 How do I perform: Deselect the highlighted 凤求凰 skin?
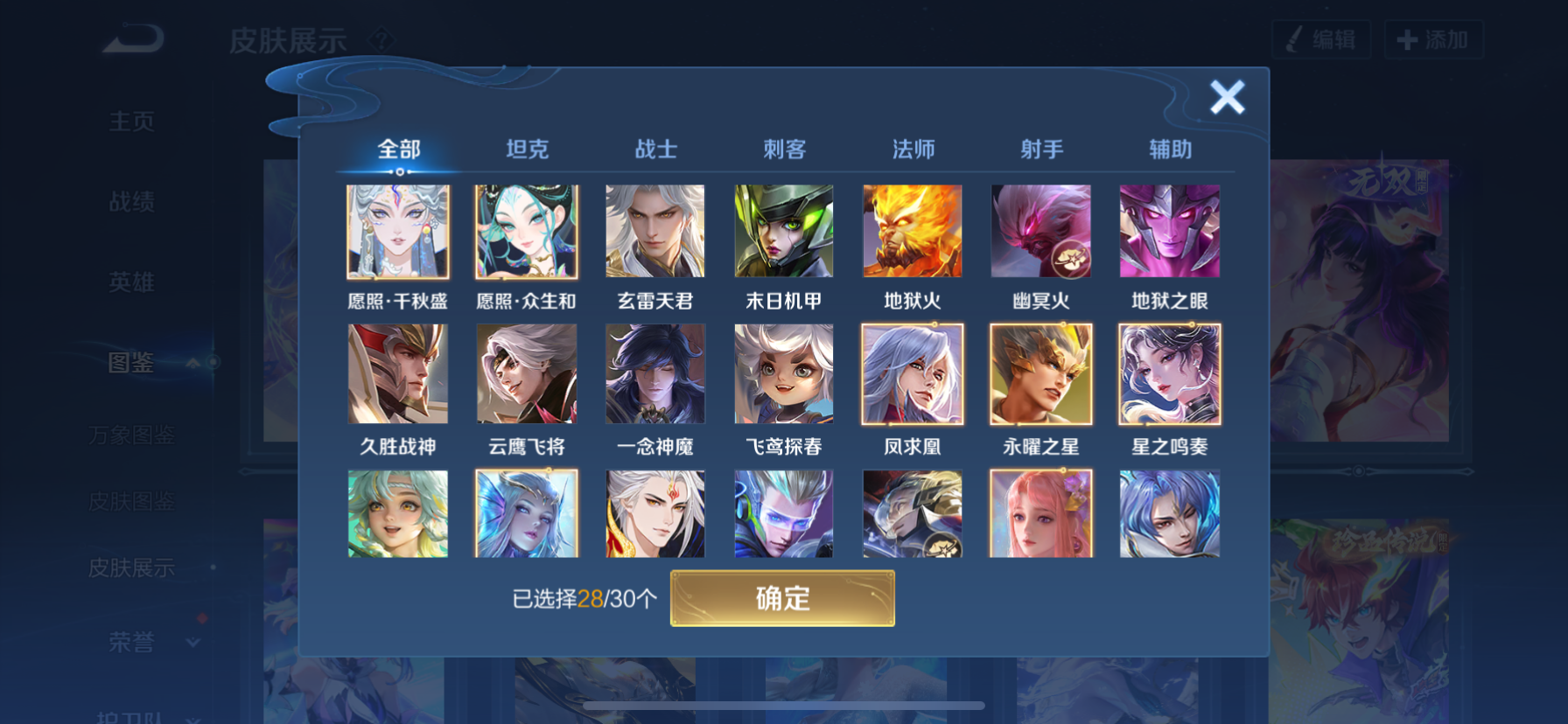912,373
